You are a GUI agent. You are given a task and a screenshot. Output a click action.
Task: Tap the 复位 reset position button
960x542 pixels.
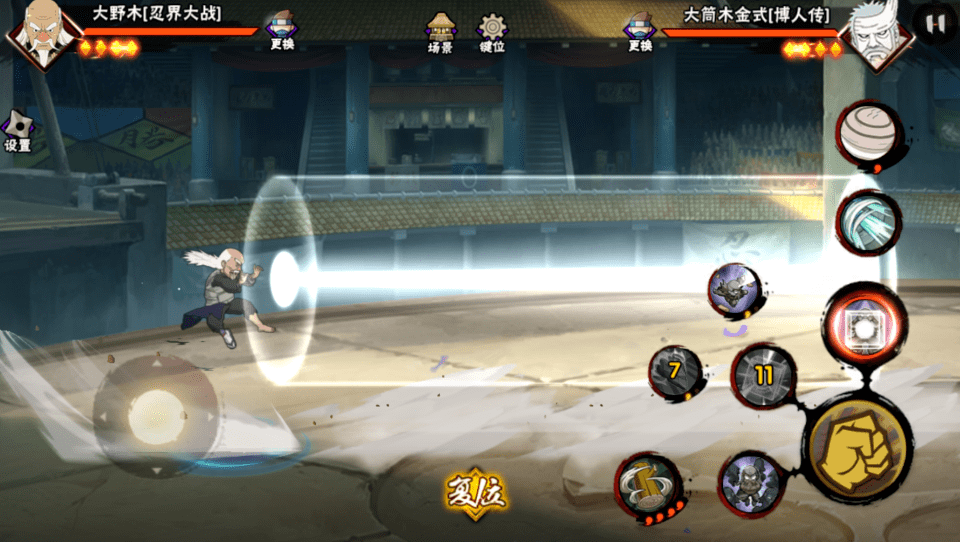pyautogui.click(x=476, y=492)
